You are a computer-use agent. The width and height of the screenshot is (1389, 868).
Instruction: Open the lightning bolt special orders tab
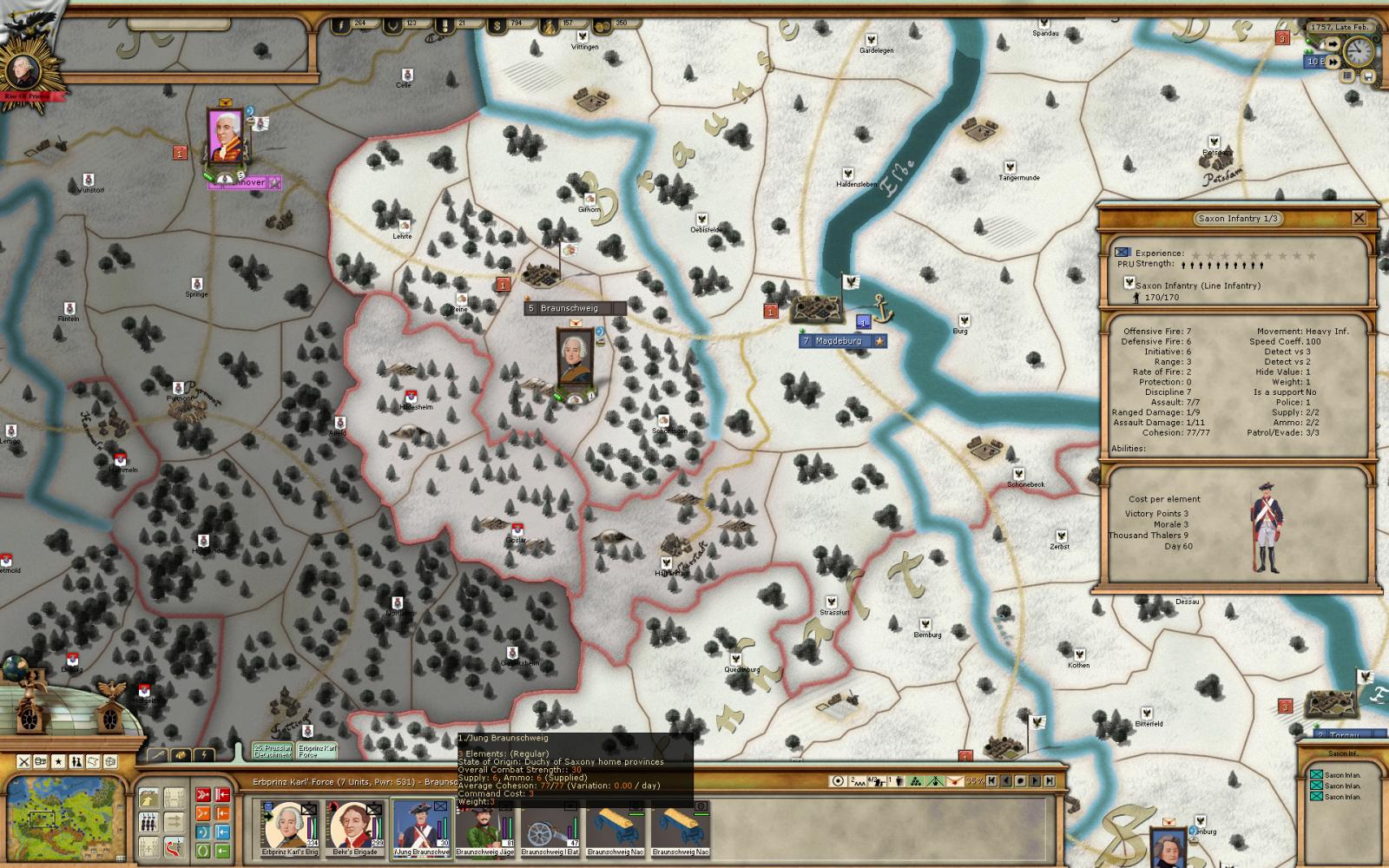pyautogui.click(x=204, y=755)
